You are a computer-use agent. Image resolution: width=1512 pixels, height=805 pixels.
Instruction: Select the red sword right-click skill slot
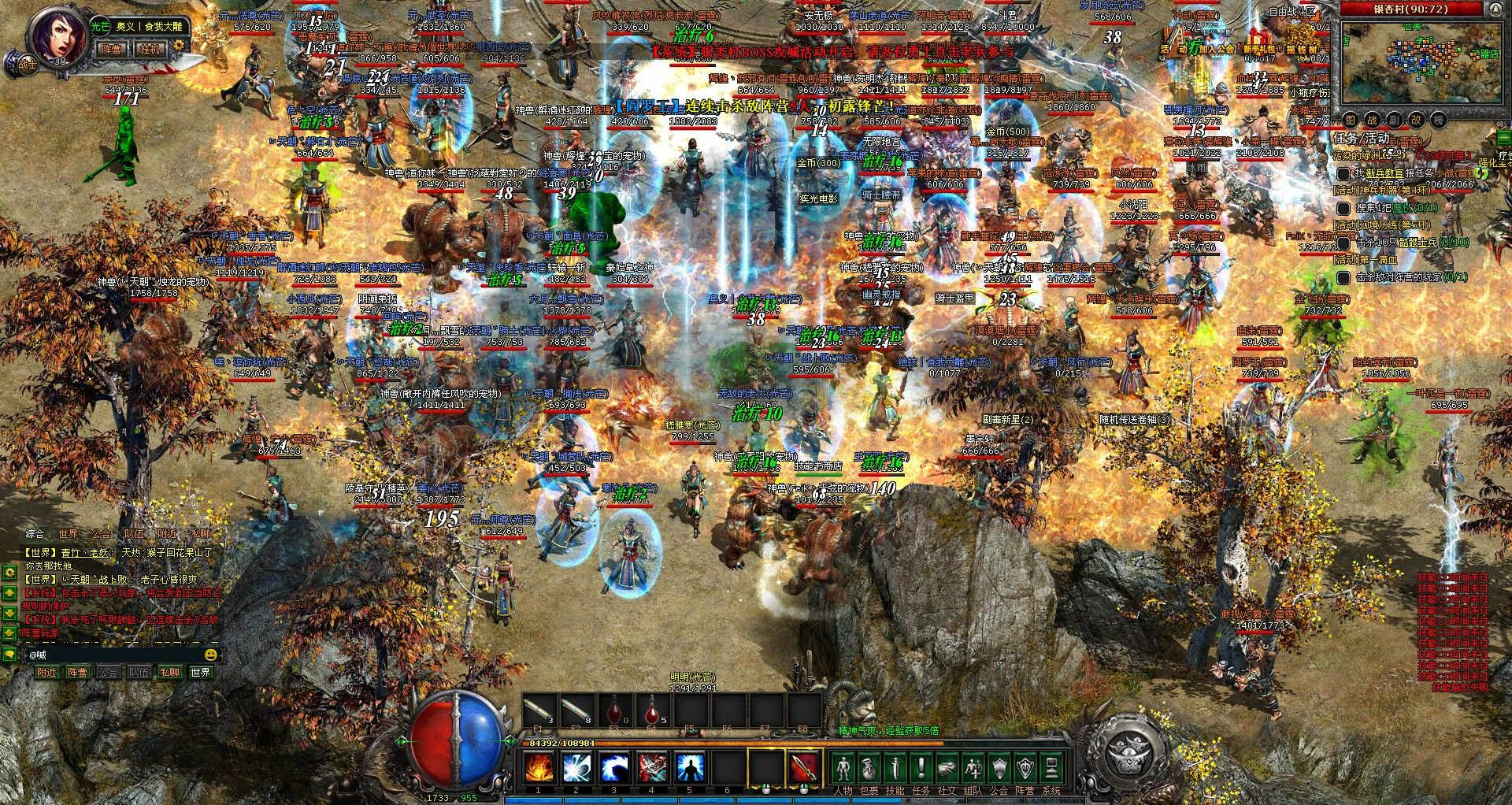(804, 766)
